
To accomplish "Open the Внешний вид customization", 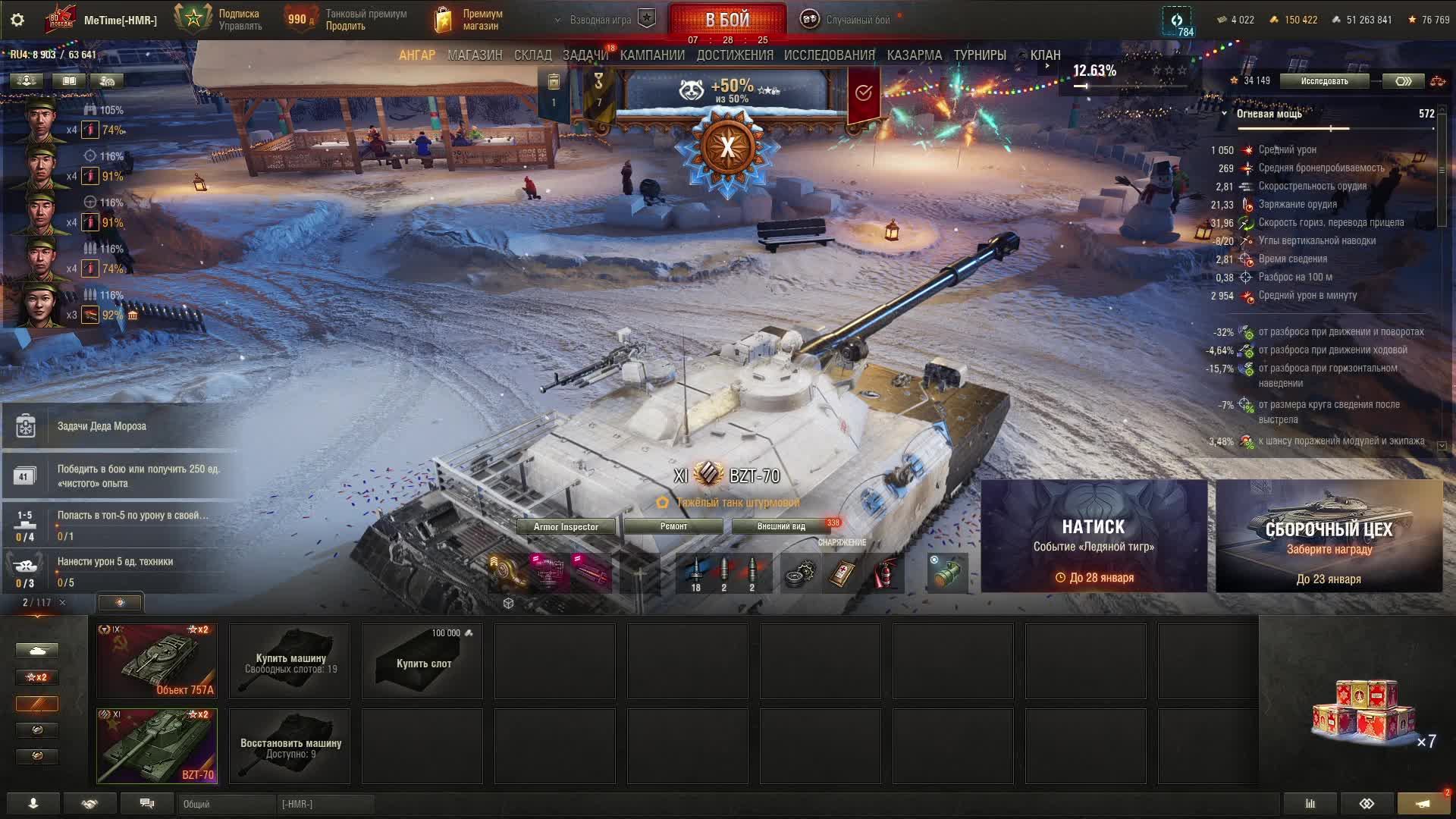I will pyautogui.click(x=781, y=526).
